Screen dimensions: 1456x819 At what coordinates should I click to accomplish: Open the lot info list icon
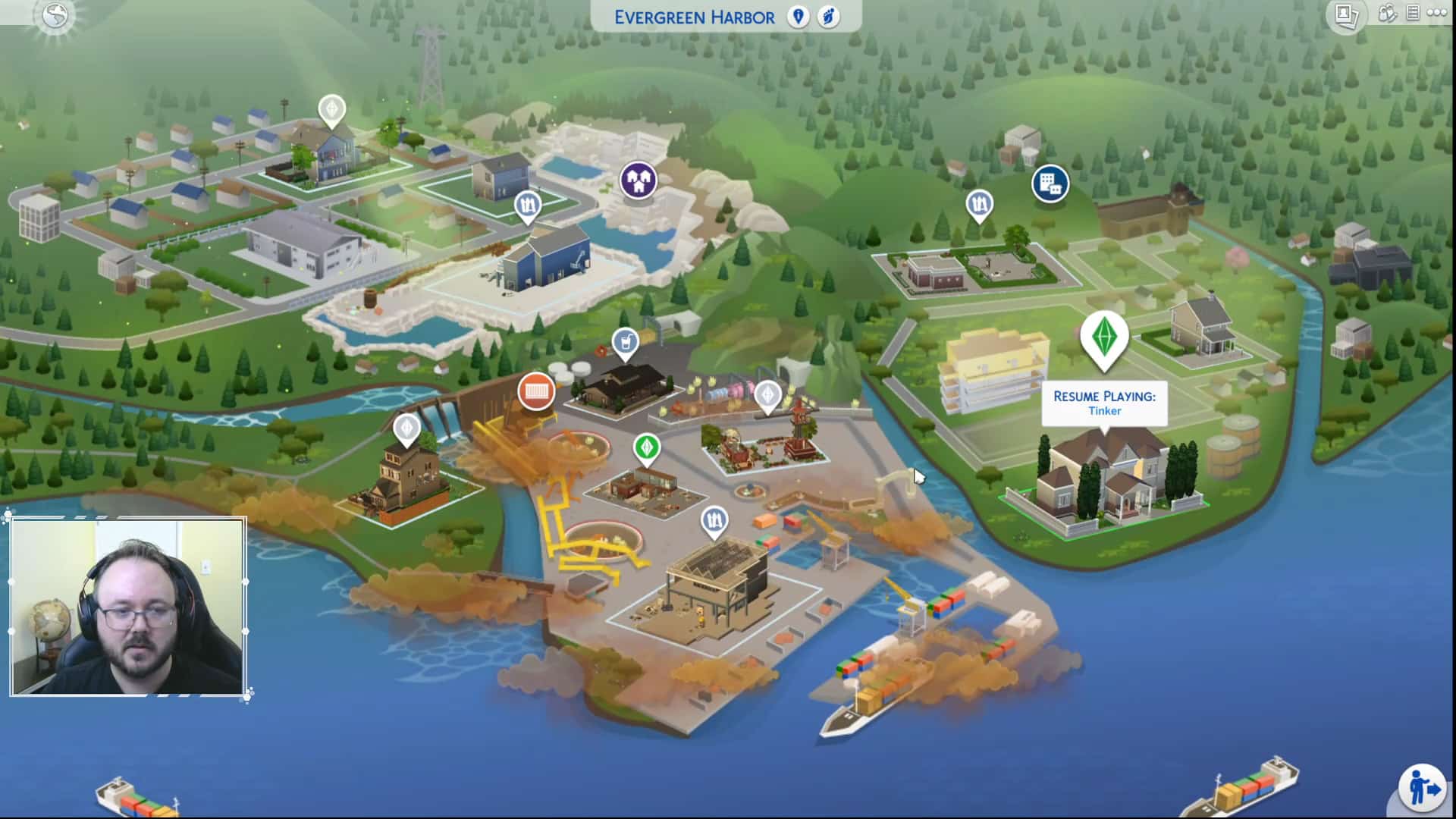[1414, 13]
